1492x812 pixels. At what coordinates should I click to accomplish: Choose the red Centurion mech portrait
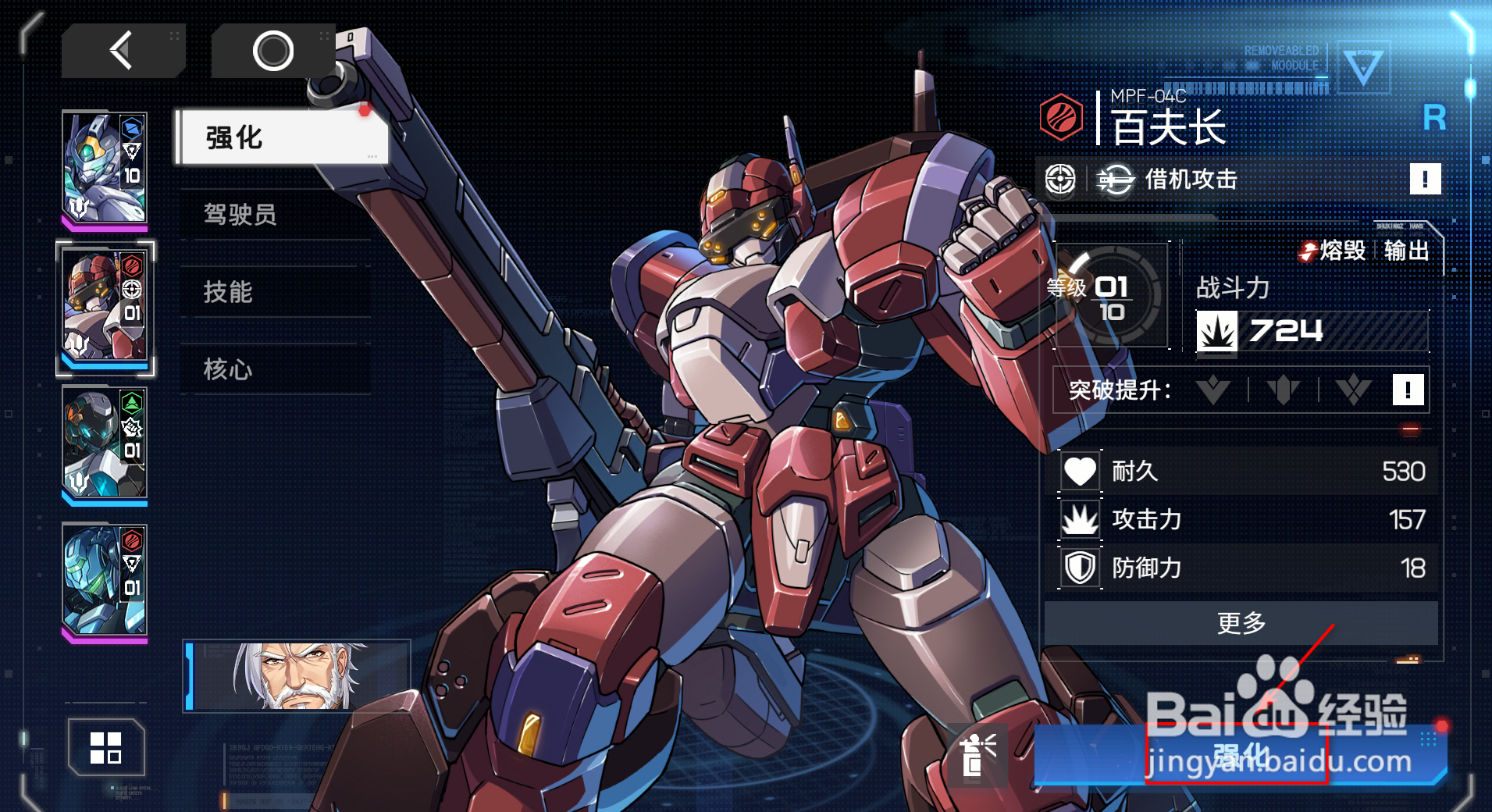click(105, 306)
